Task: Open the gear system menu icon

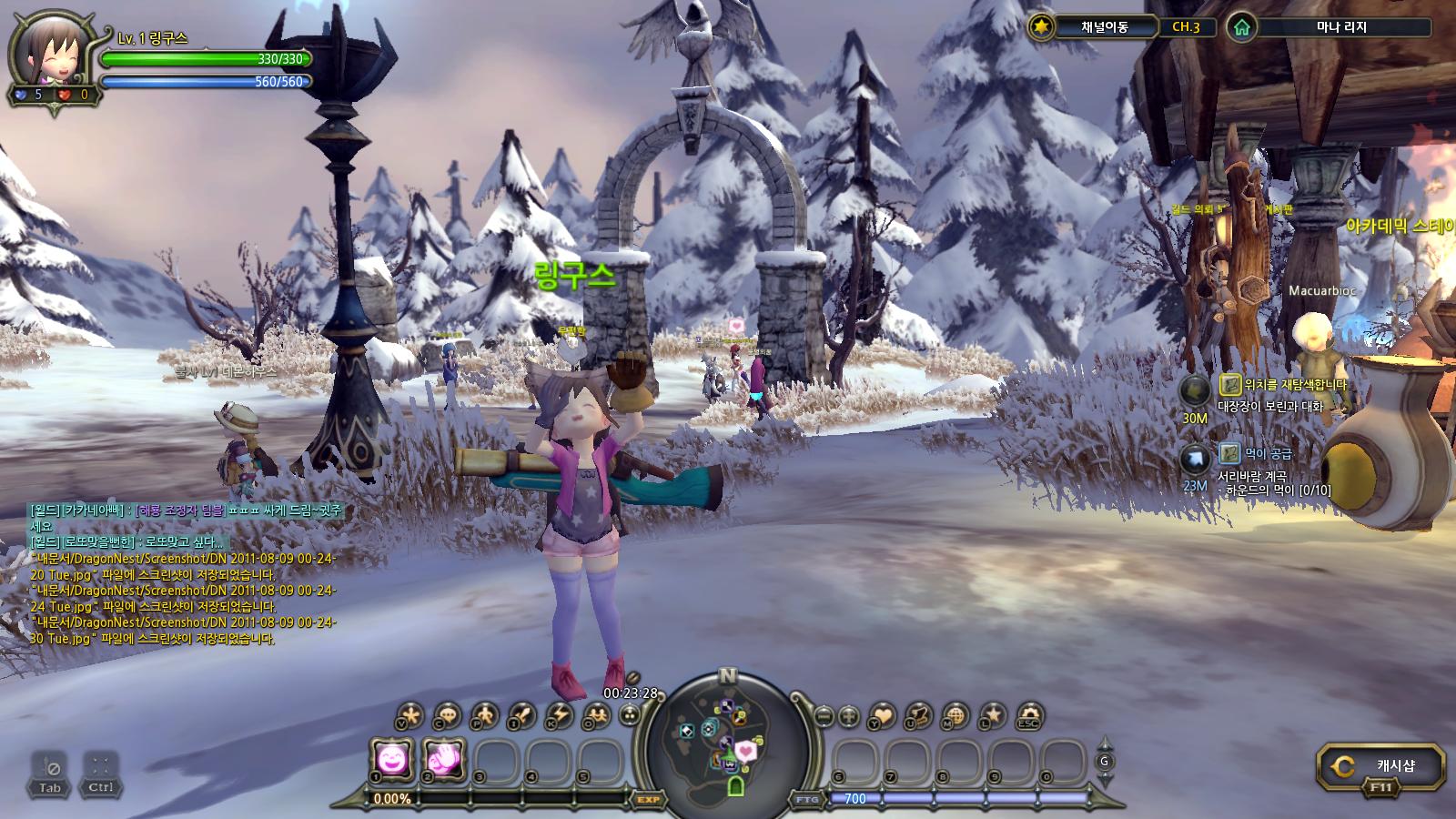Action: 1028,715
